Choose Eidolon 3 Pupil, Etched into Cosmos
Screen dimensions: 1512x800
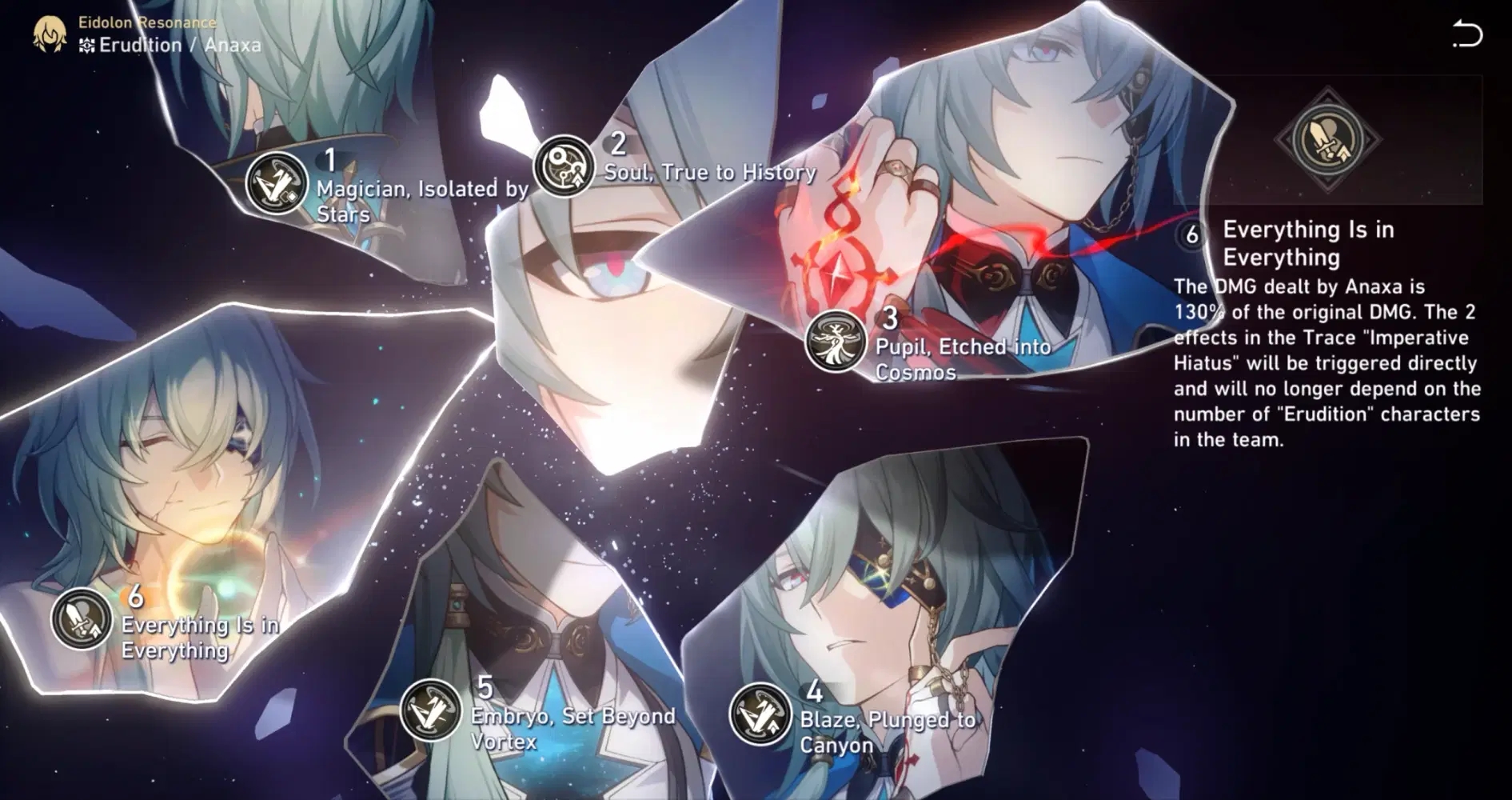pos(836,341)
